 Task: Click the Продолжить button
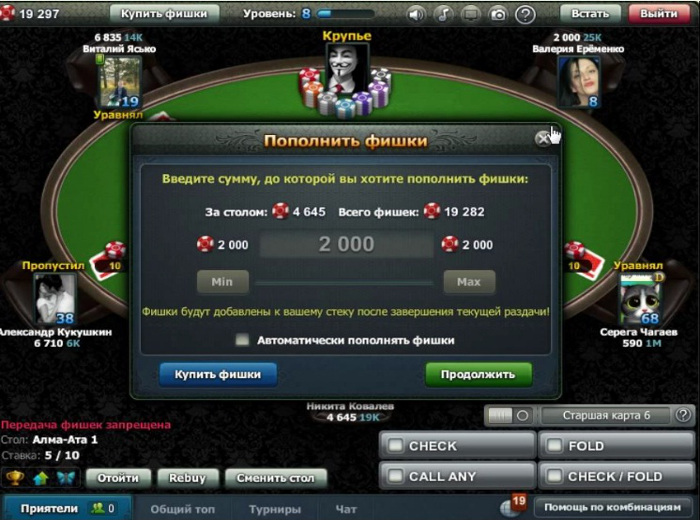coord(478,375)
